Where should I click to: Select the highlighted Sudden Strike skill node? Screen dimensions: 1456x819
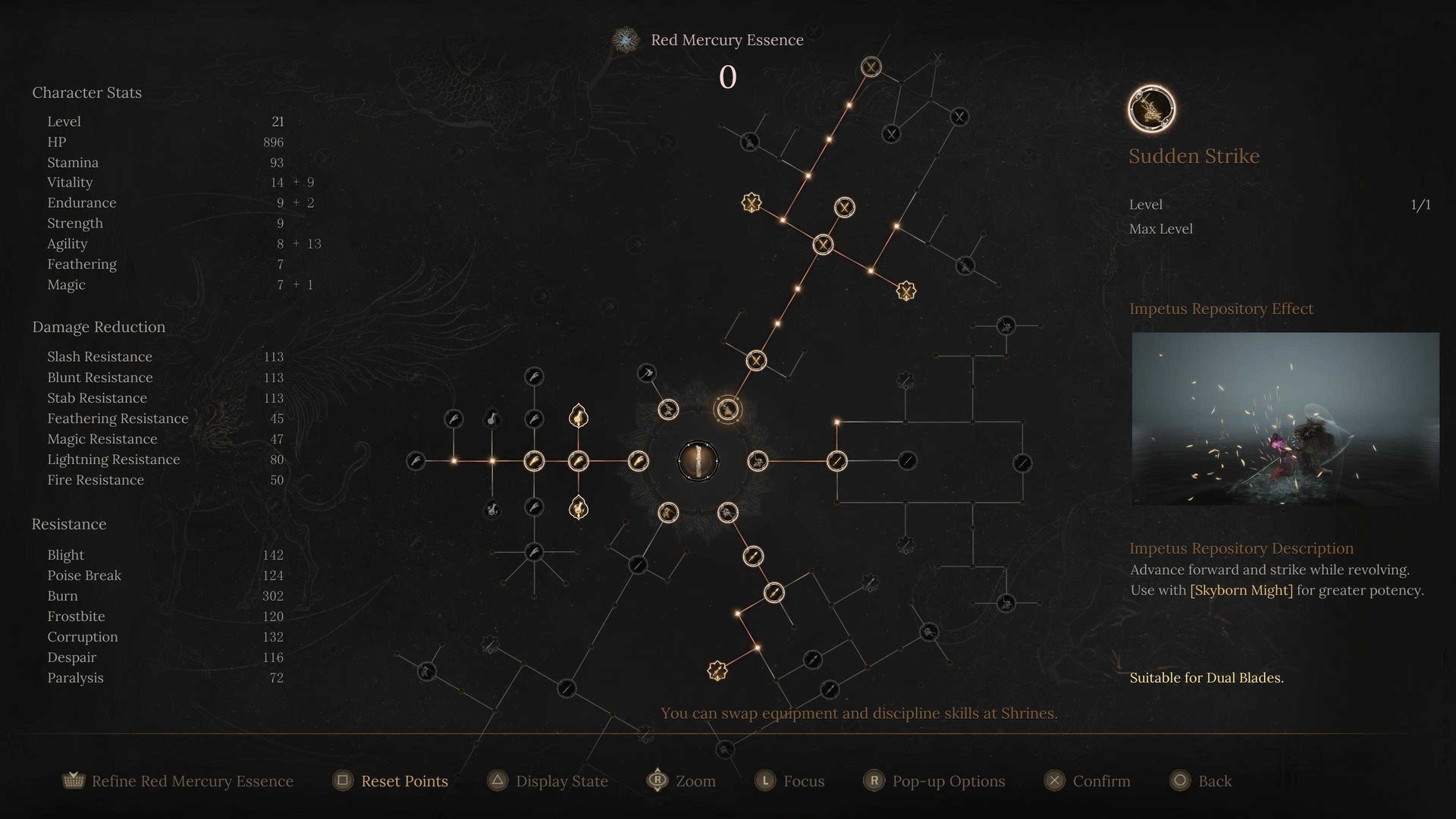[x=727, y=409]
